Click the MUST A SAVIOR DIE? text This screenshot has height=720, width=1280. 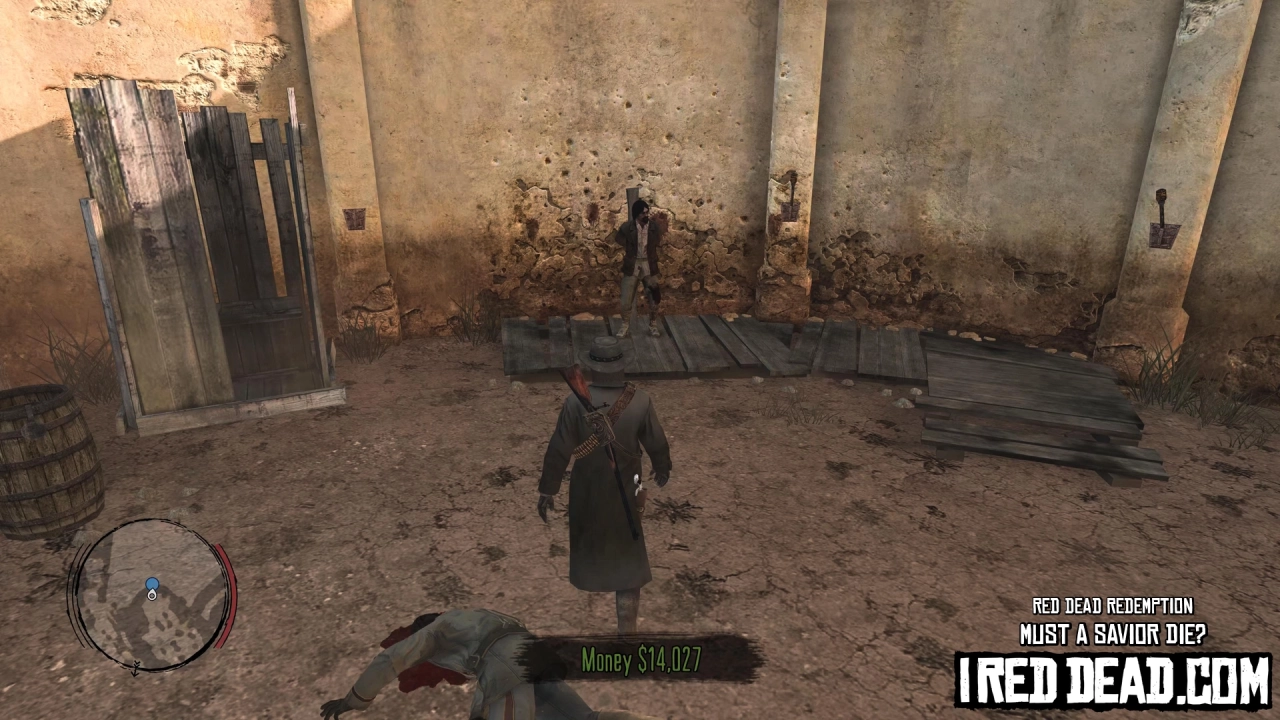(x=1112, y=632)
